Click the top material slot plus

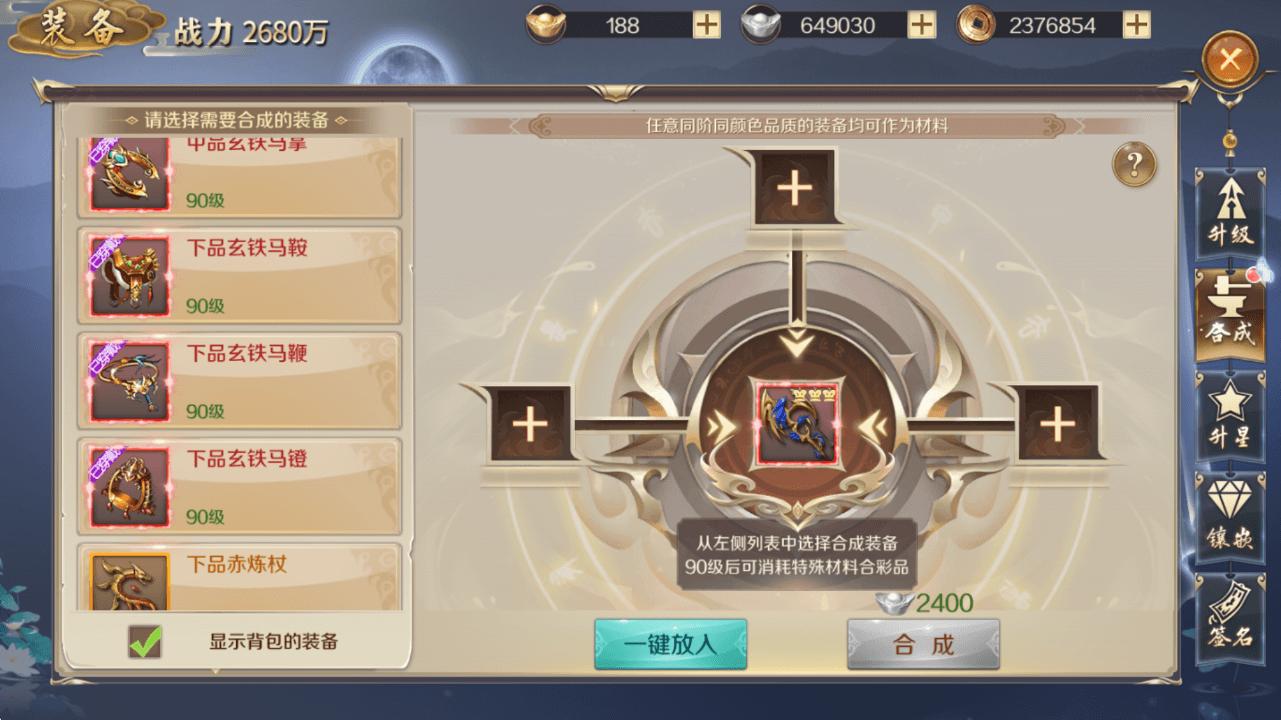tap(793, 188)
